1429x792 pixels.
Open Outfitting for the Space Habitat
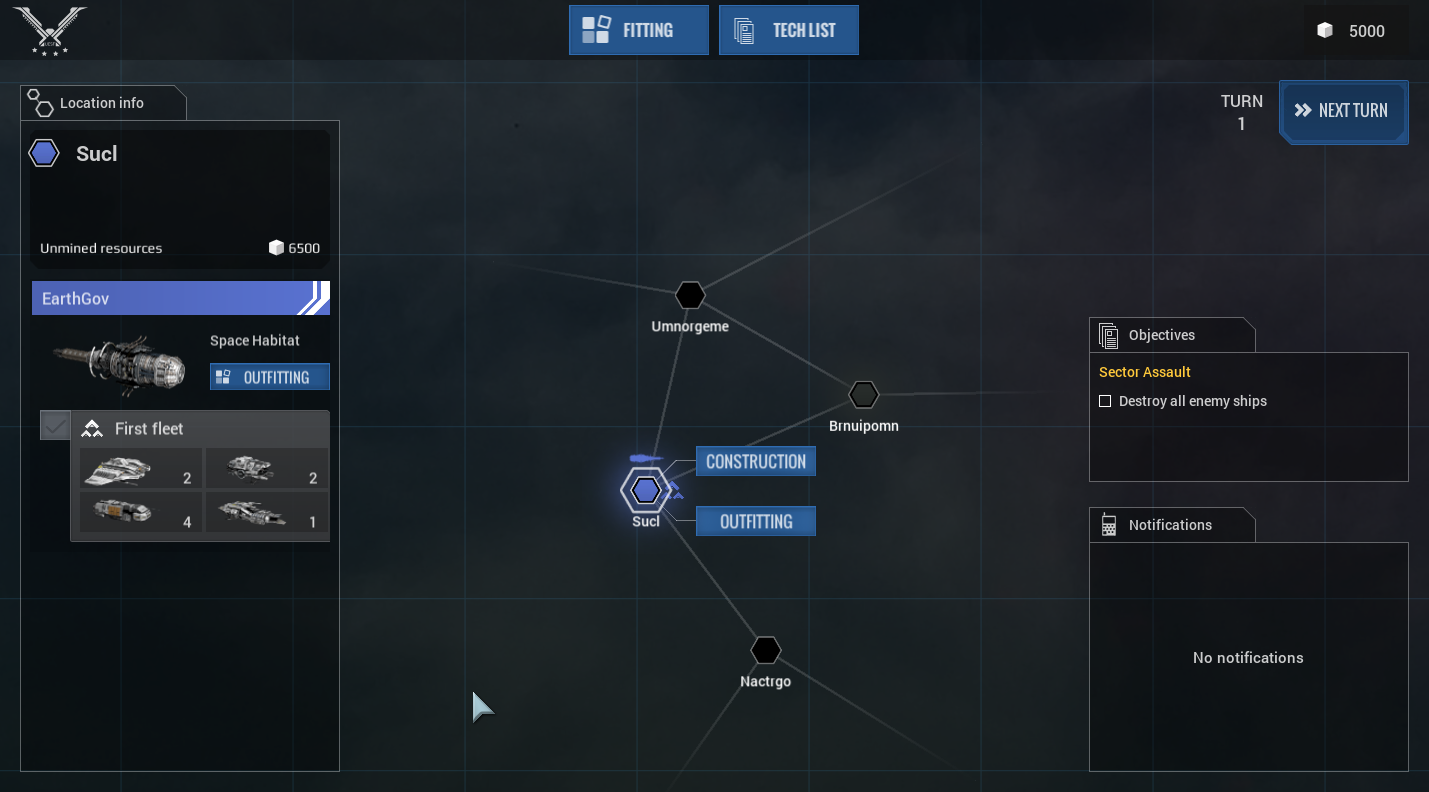point(269,377)
